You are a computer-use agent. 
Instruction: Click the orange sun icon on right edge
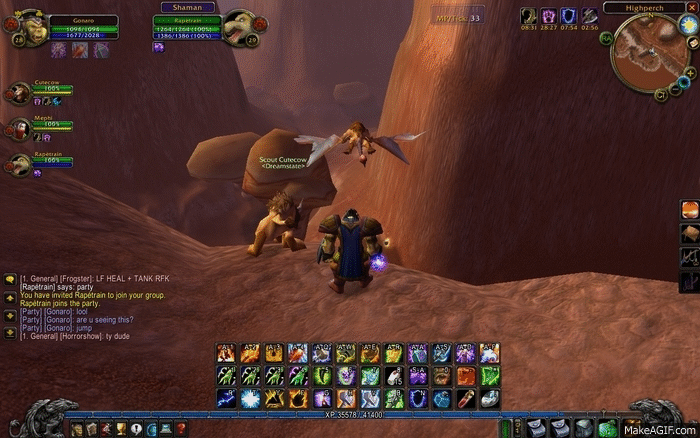point(690,209)
